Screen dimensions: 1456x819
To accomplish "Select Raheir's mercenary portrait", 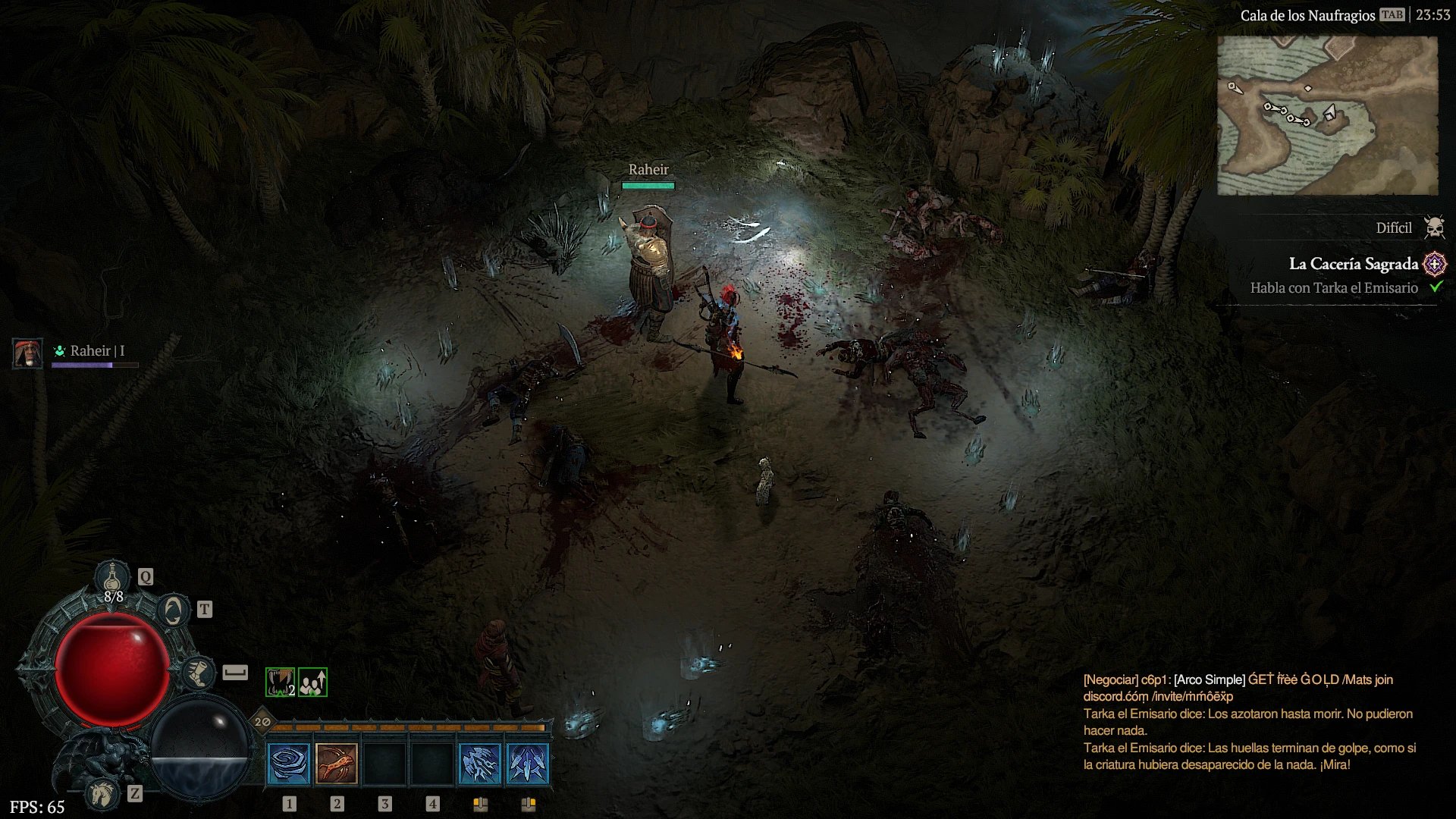I will pos(27,353).
